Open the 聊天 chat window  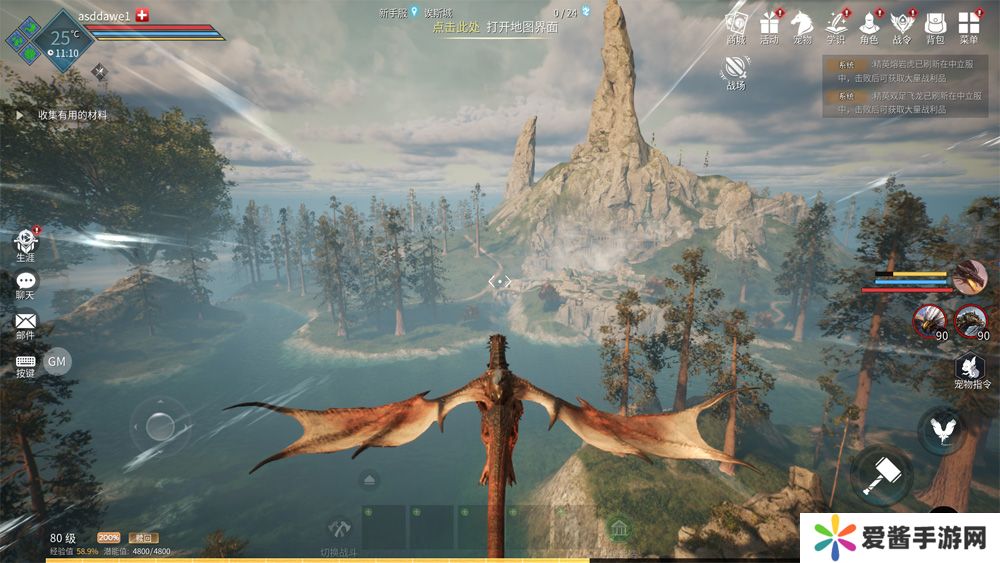pos(25,283)
